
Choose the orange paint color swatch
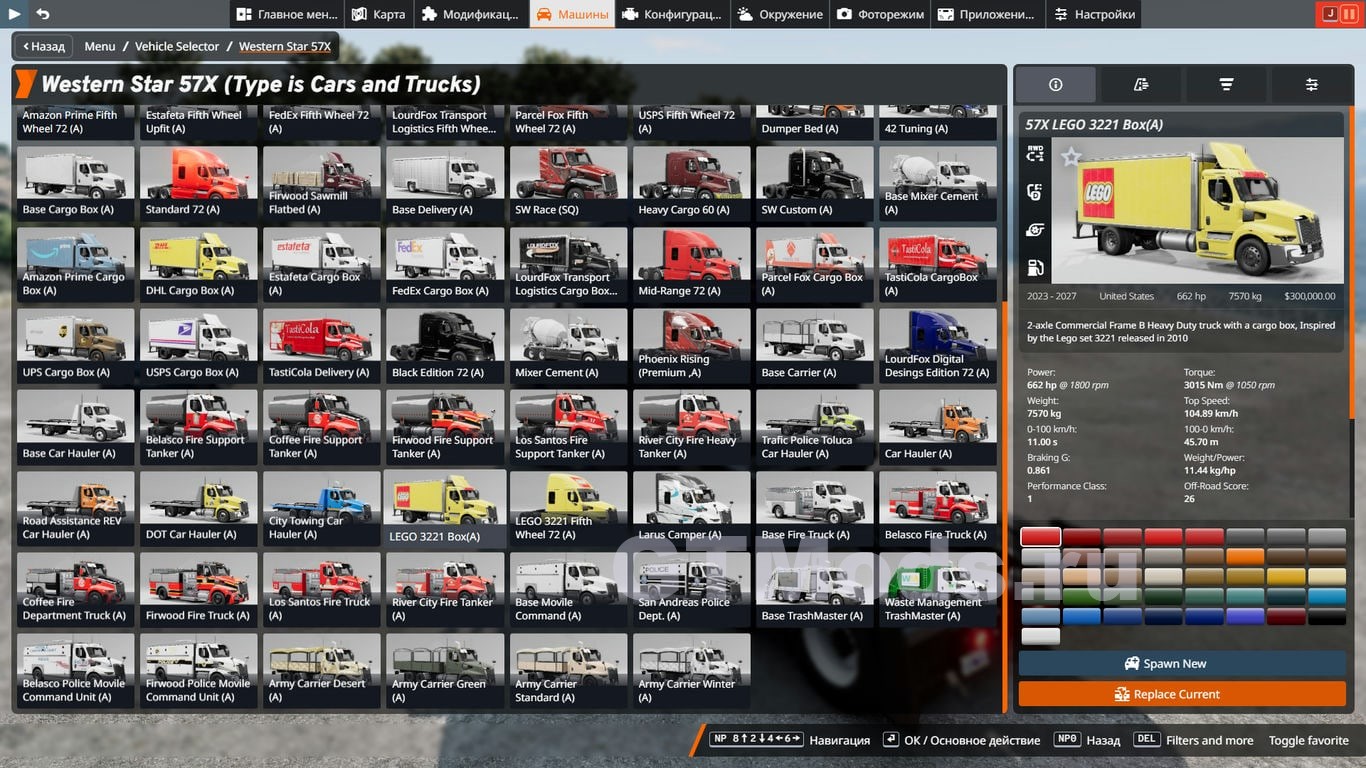point(1245,557)
